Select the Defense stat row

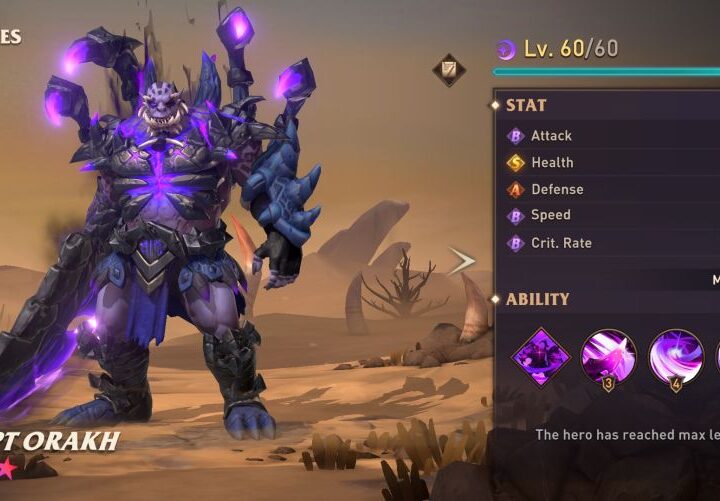[610, 189]
